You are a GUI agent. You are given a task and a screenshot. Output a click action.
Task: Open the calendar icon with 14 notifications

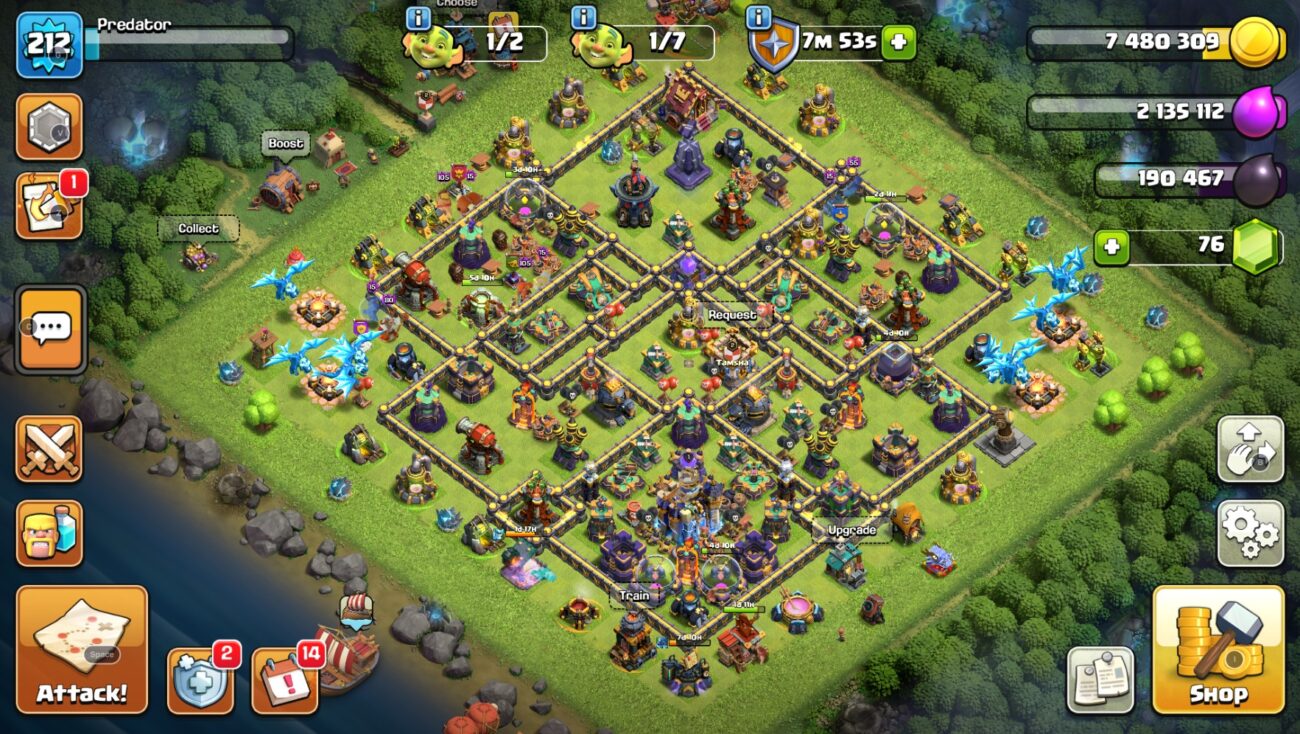click(285, 681)
